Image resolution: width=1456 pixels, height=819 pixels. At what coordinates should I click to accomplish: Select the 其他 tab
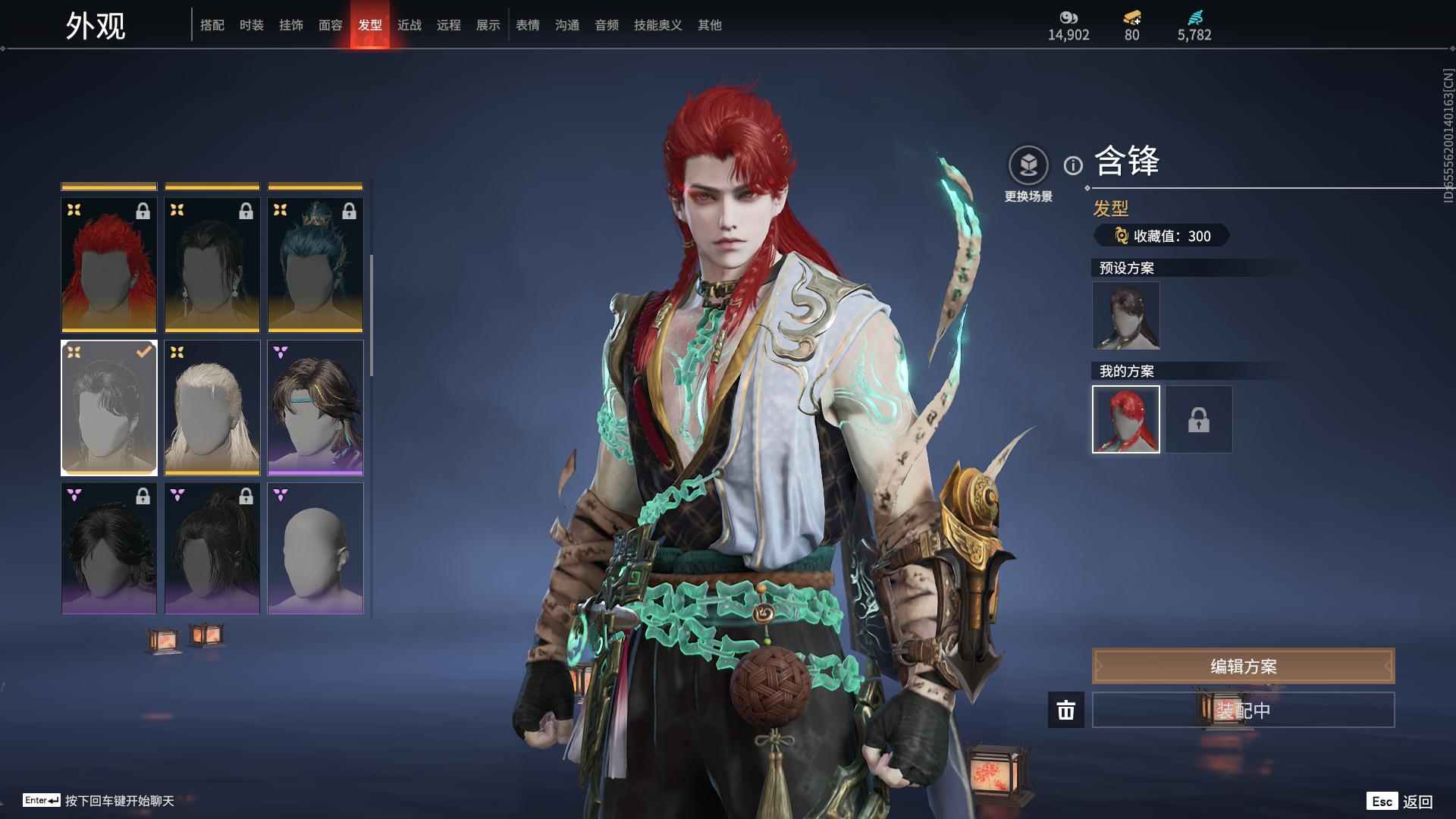[x=709, y=25]
